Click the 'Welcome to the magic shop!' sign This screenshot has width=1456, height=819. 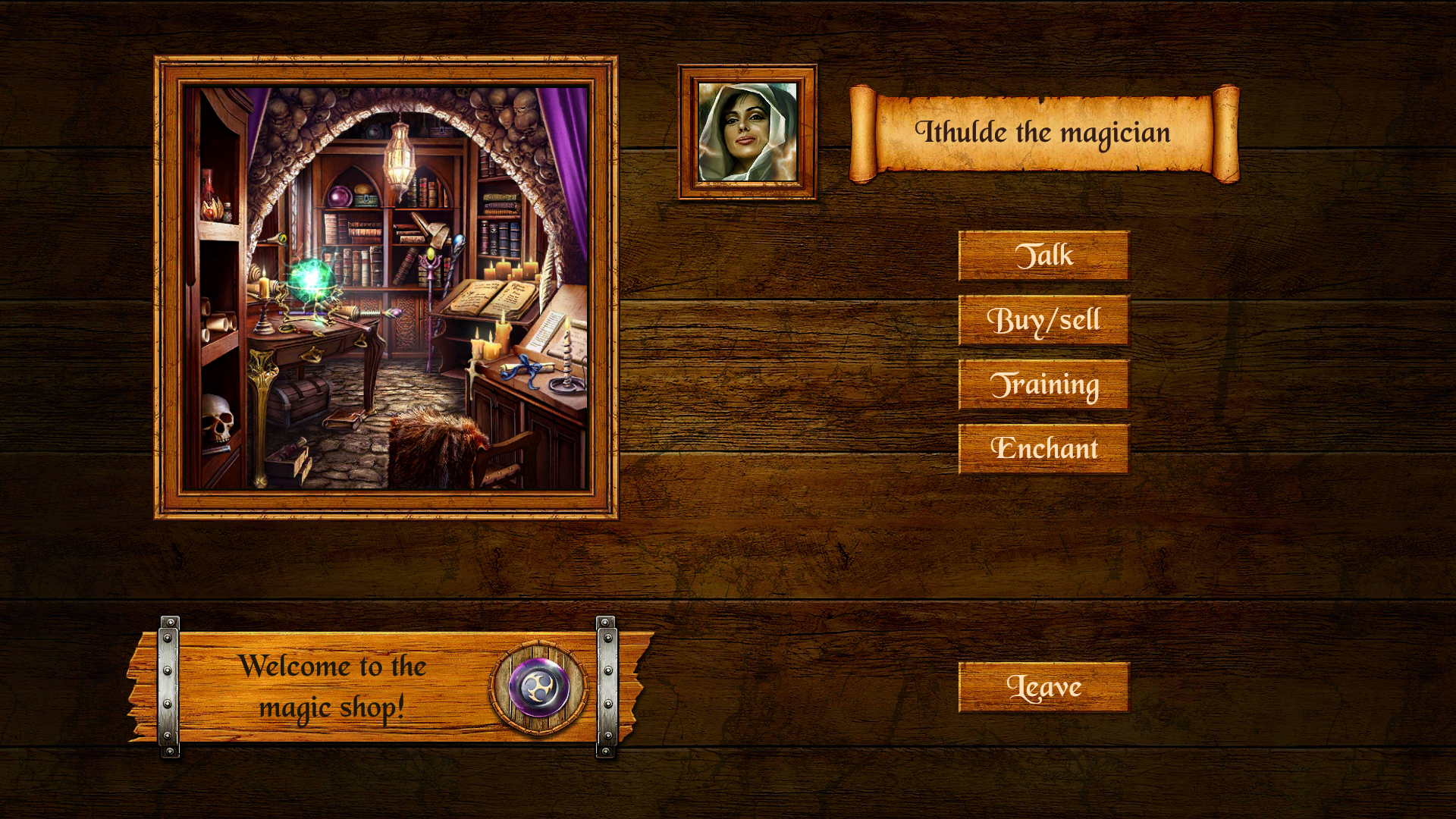pos(334,686)
